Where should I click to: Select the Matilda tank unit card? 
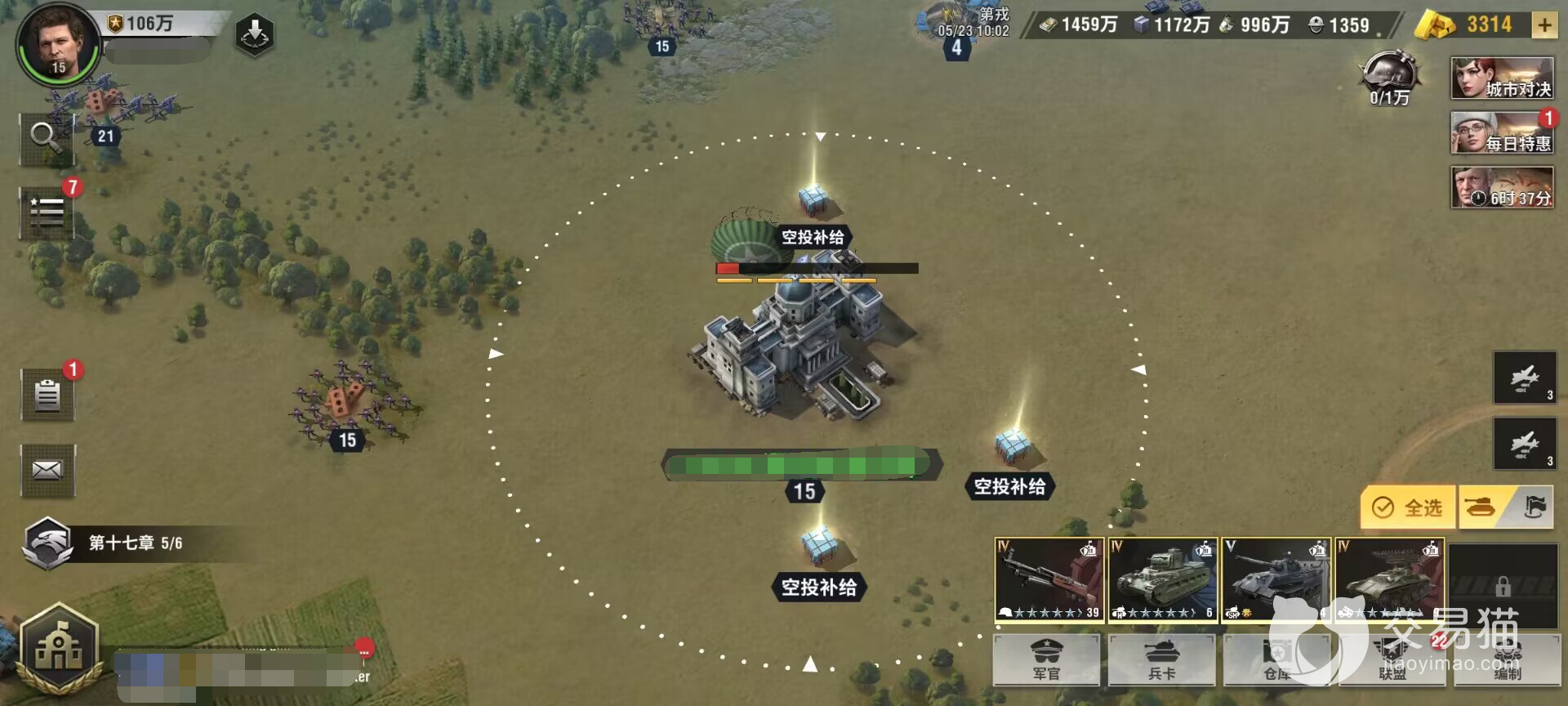tap(1162, 580)
